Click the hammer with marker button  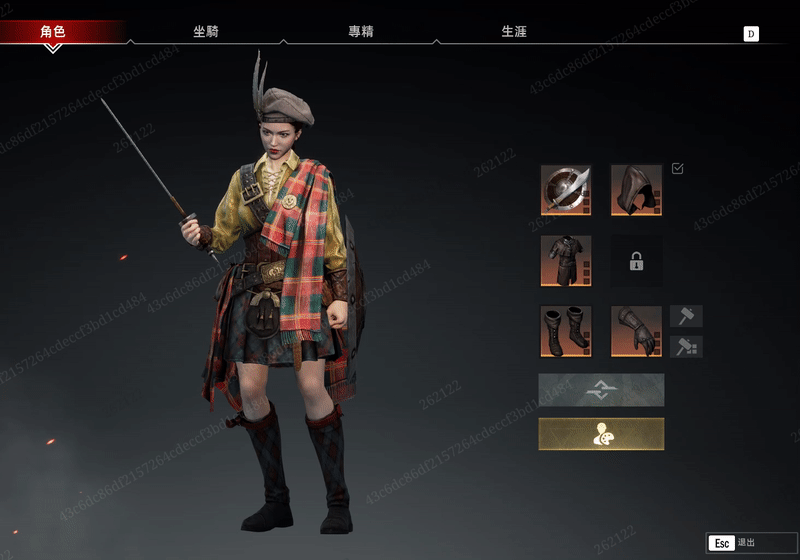pos(686,347)
